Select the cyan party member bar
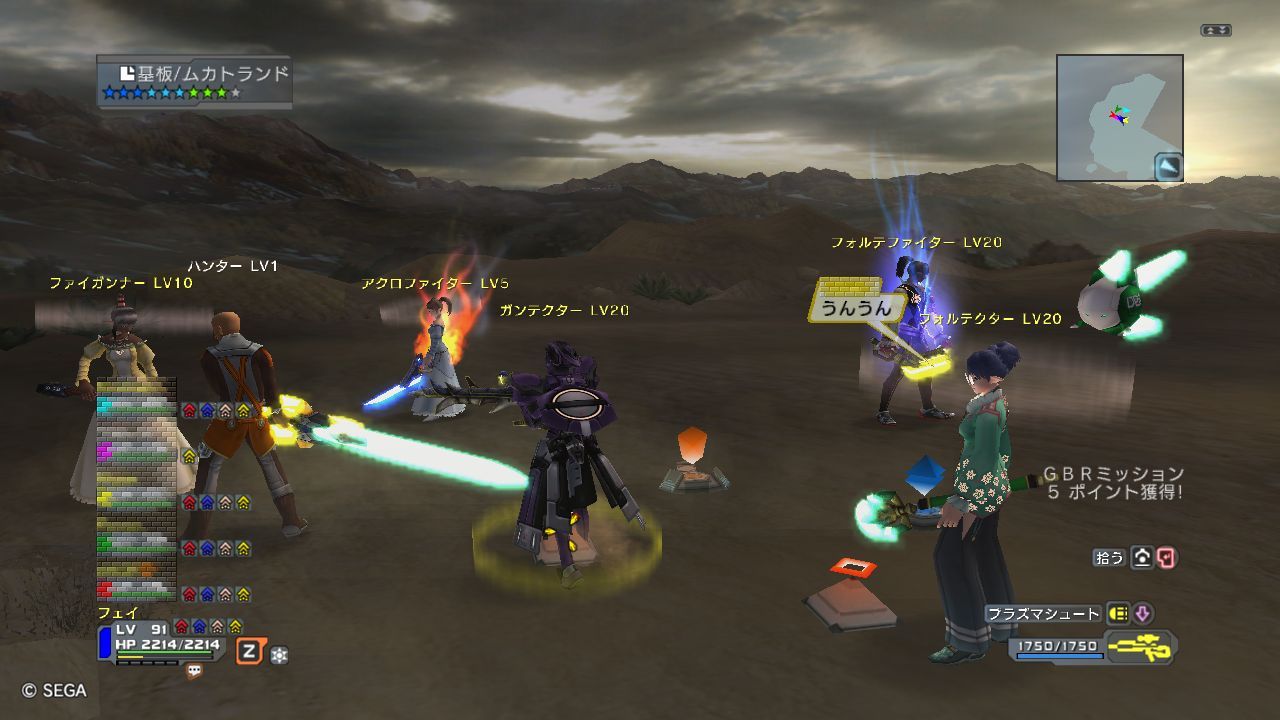Viewport: 1280px width, 720px height. [136, 405]
